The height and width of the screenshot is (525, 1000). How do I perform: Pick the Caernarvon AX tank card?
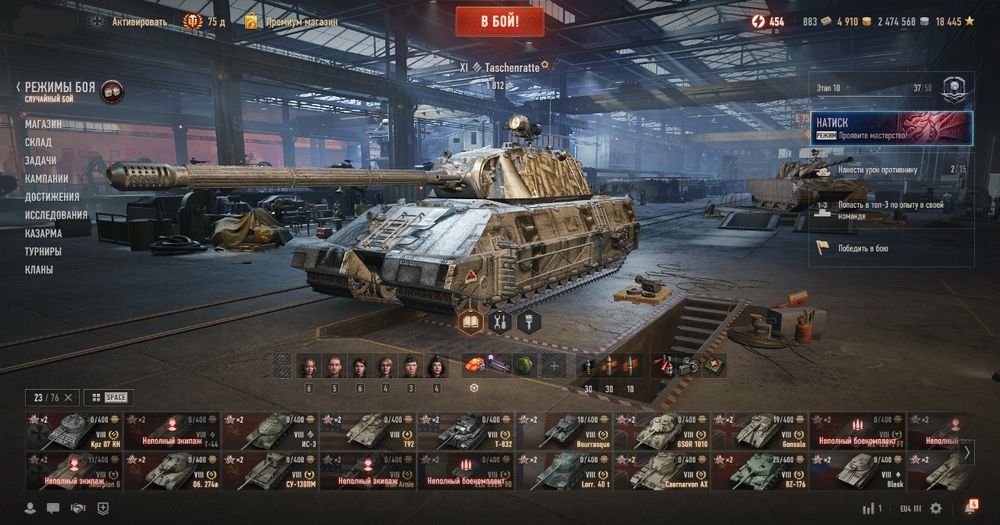[x=661, y=471]
